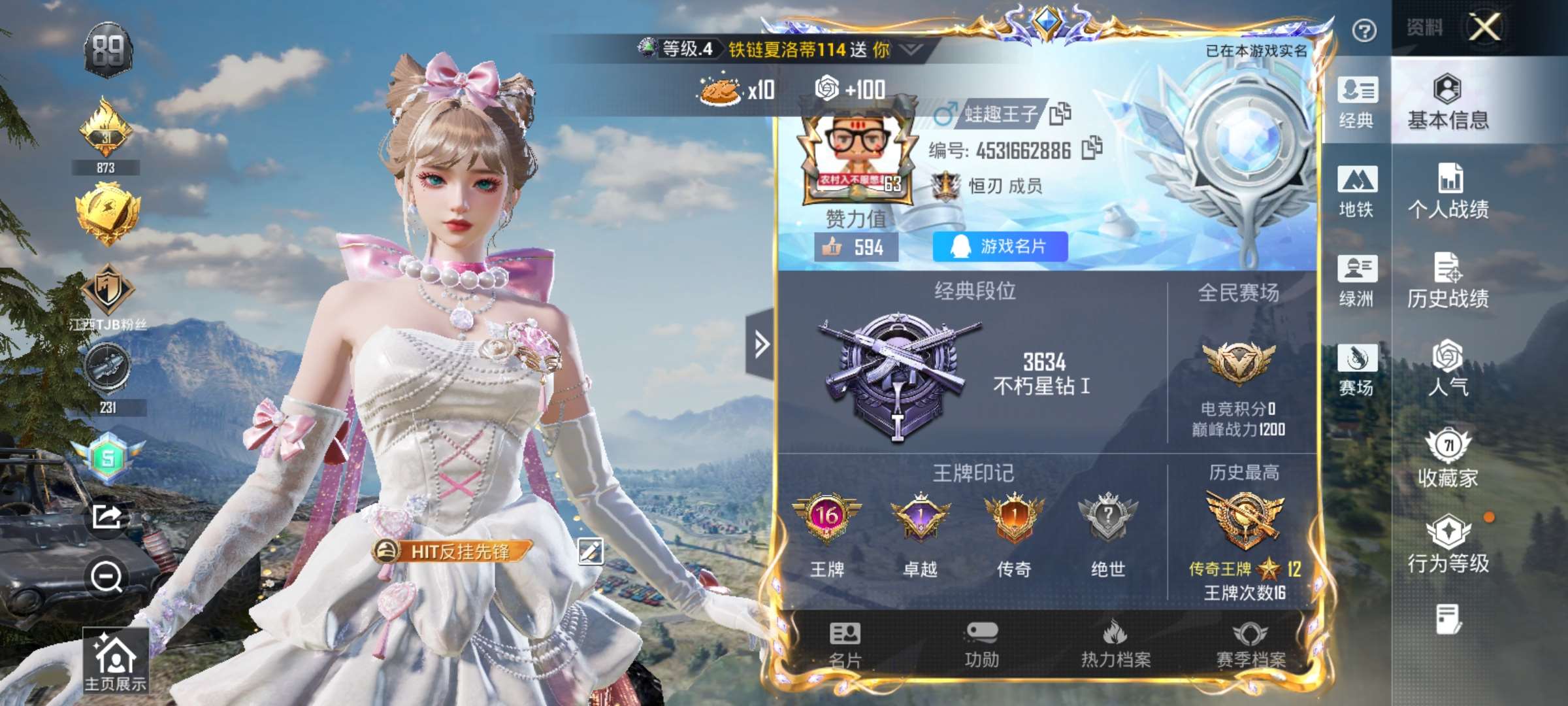Select the 地铁 metro mode tab
The image size is (1568, 706).
pos(1357,191)
